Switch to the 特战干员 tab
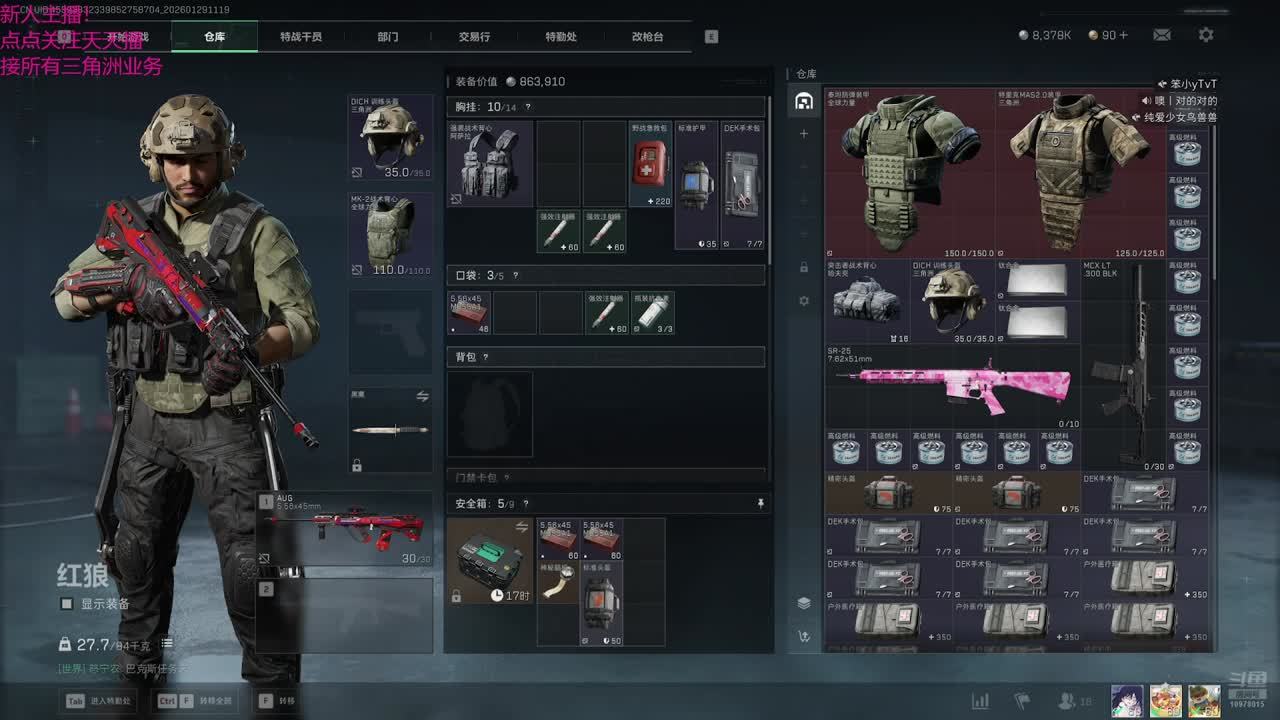The image size is (1280, 720). click(300, 37)
